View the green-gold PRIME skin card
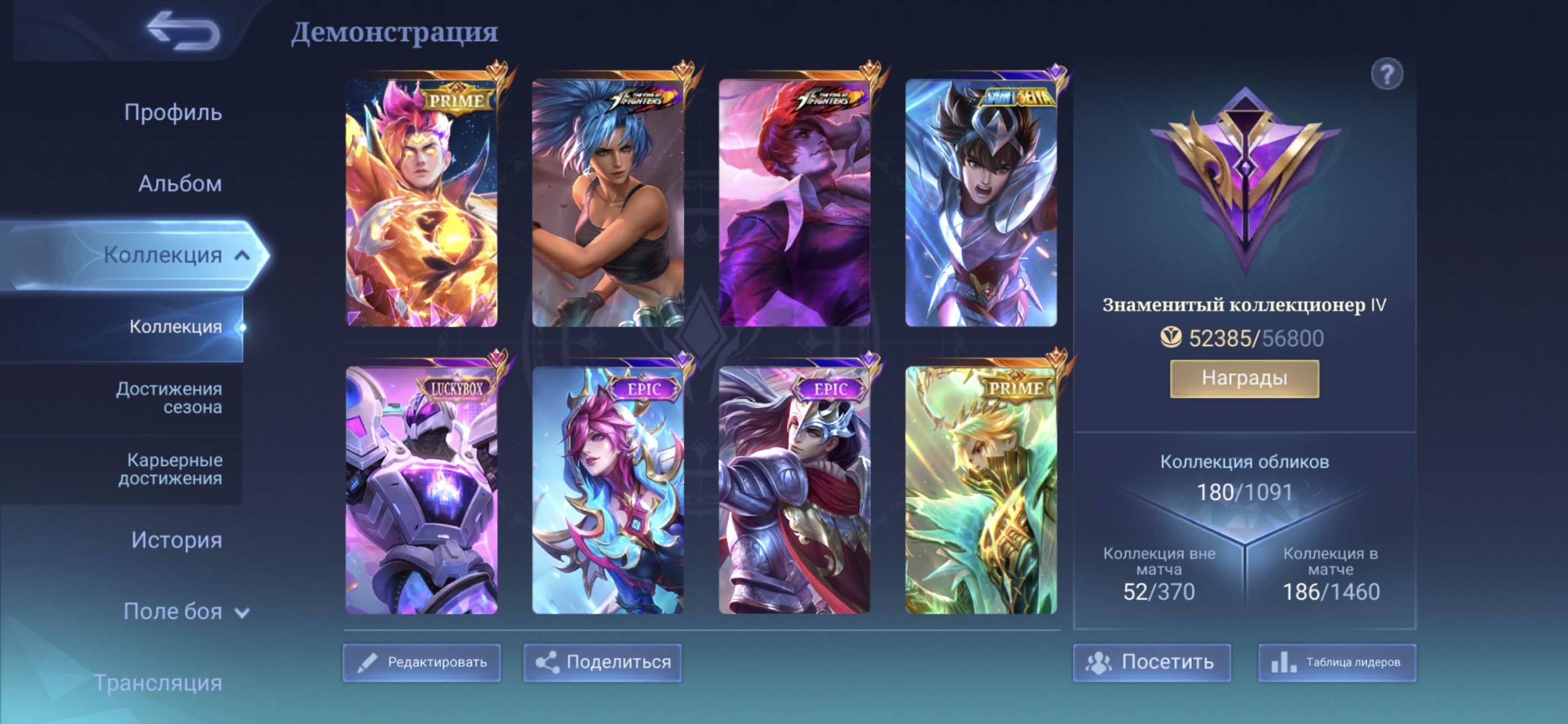 coord(981,490)
